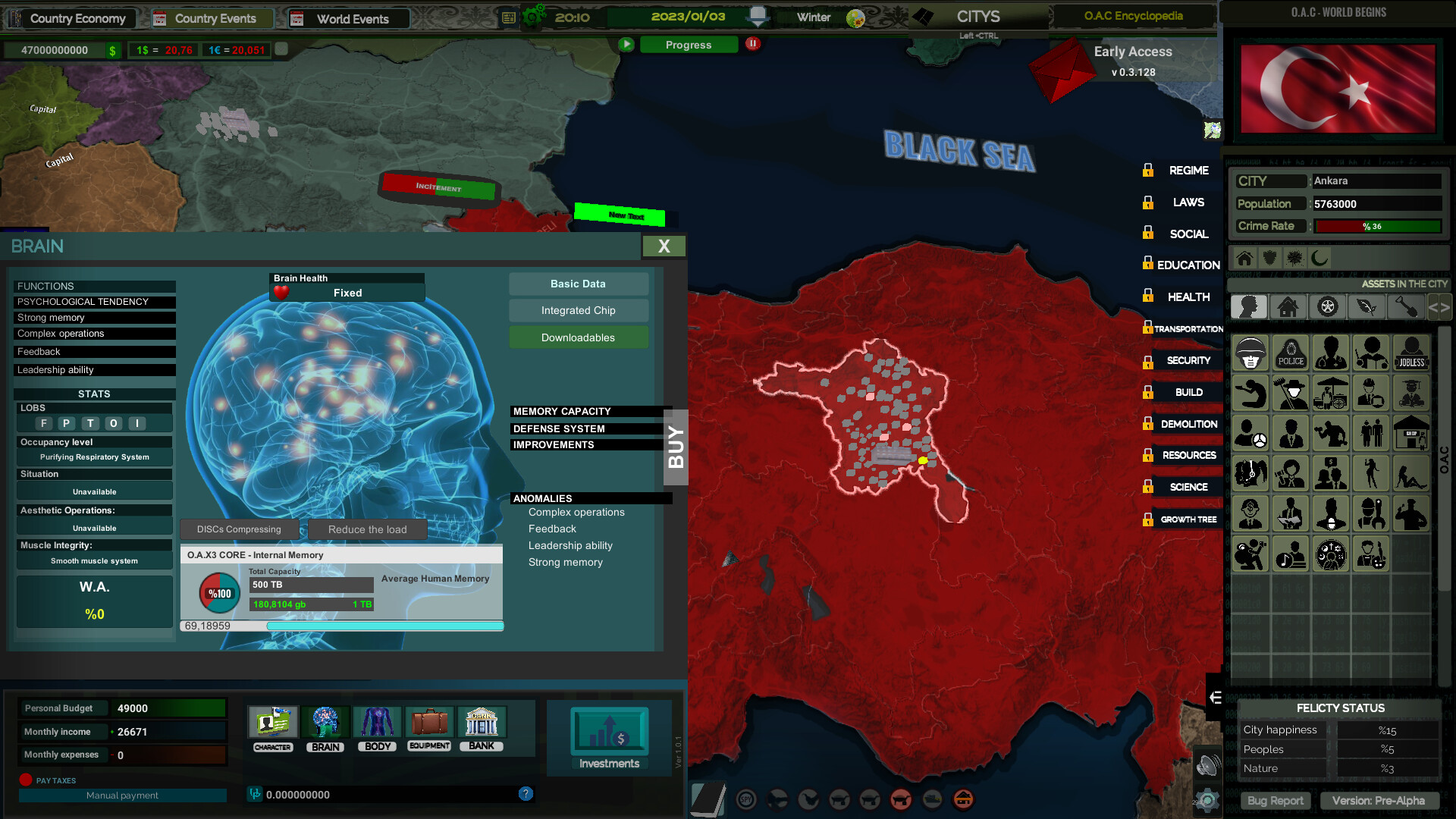Screen dimensions: 1456x819
Task: Expand the assets list with the side arrows
Action: click(1439, 306)
